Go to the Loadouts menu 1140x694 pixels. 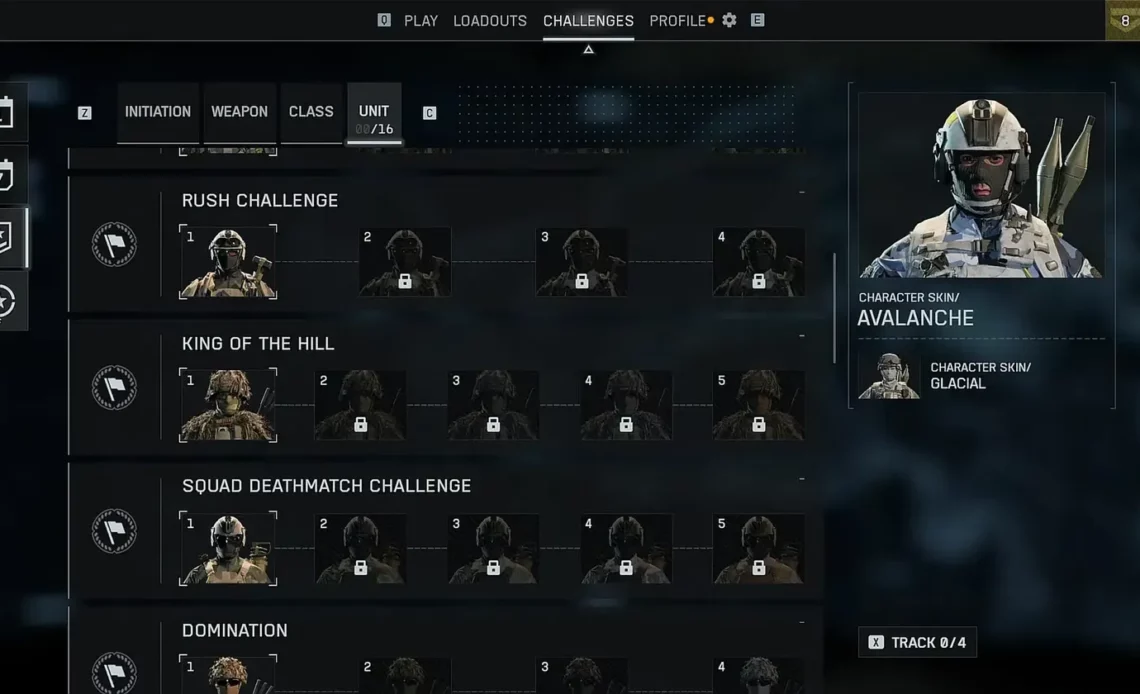click(489, 21)
